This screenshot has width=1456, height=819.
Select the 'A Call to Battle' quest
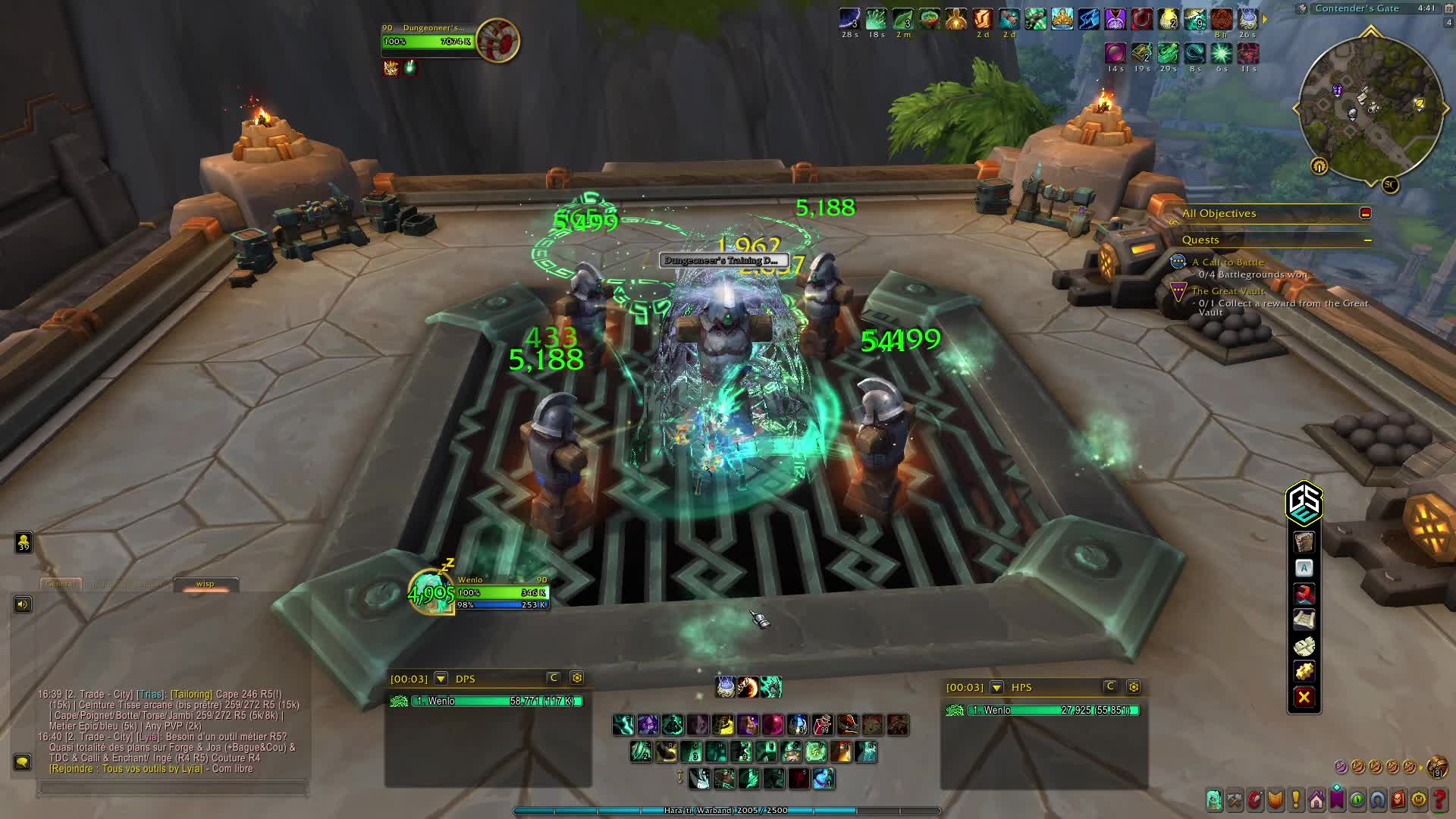click(x=1227, y=262)
